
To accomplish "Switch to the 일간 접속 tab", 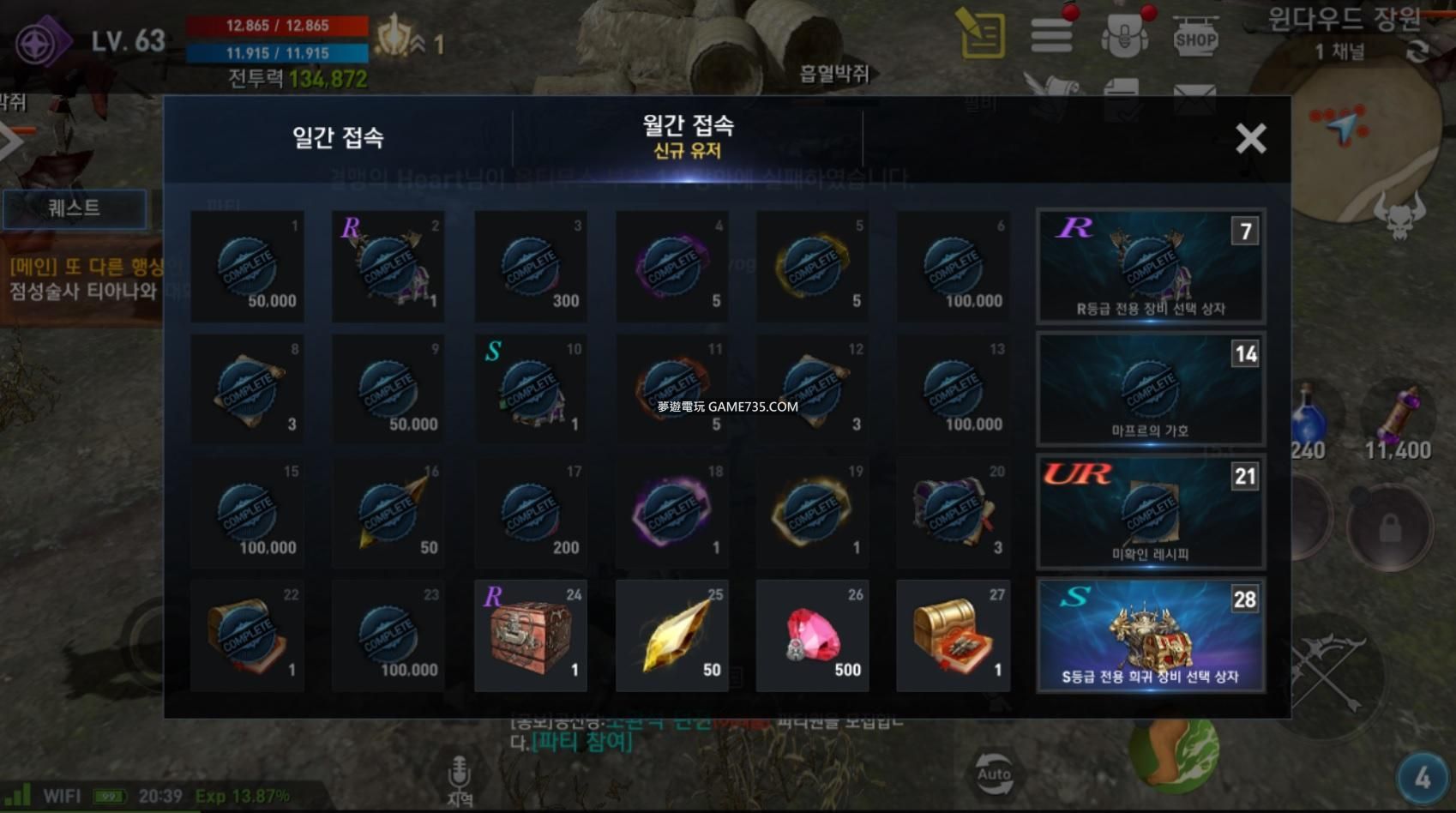I will 338,137.
